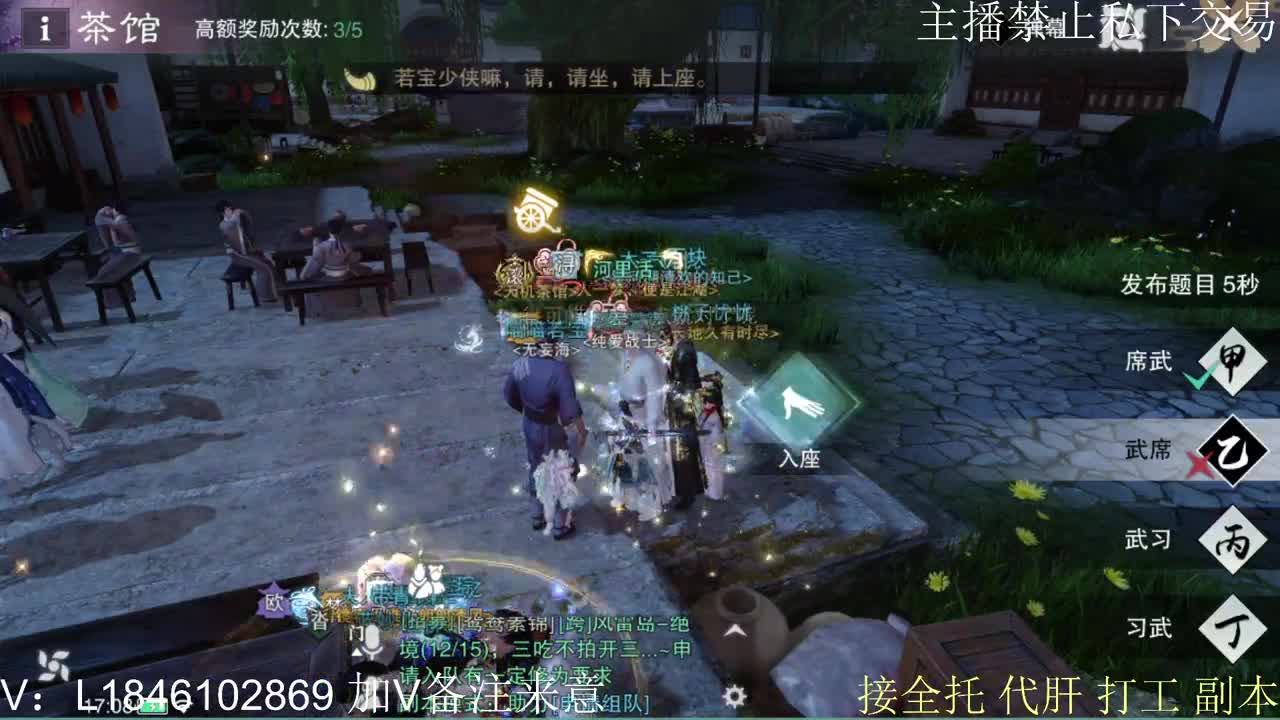
Task: Open the settings gear at bottom right
Action: (735, 694)
